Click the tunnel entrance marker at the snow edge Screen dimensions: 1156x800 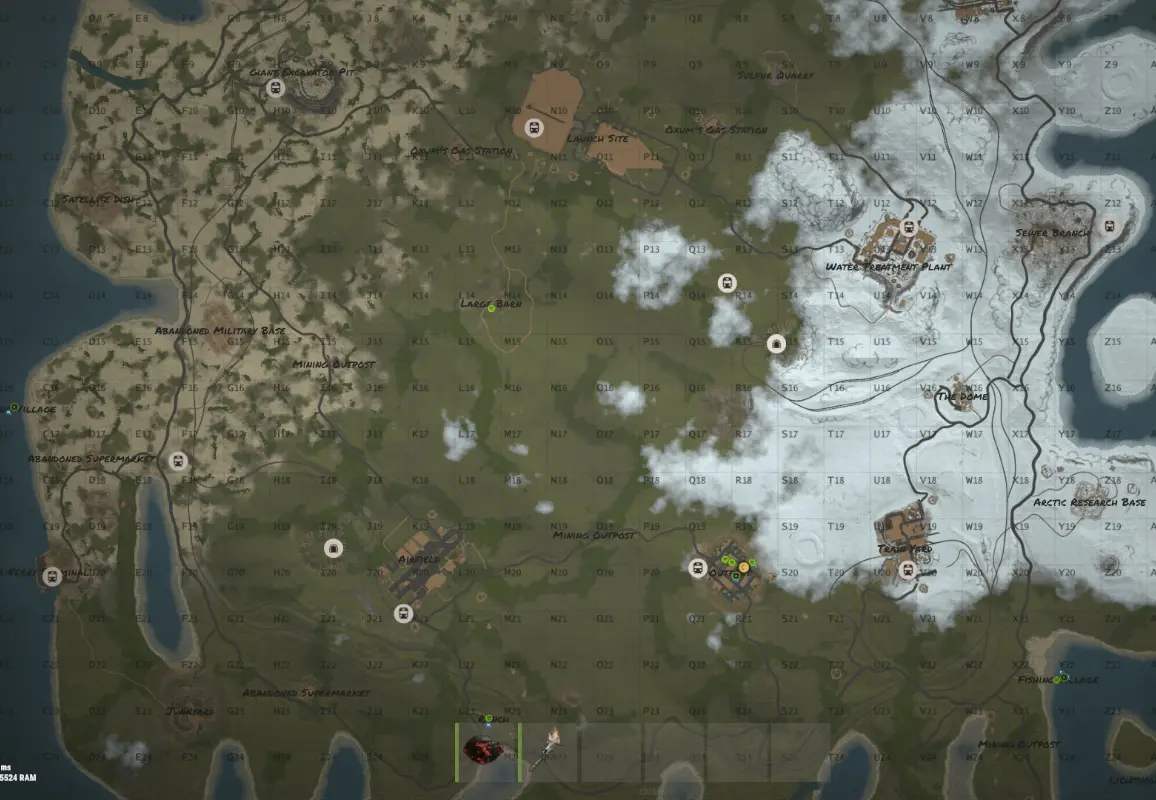click(x=775, y=343)
